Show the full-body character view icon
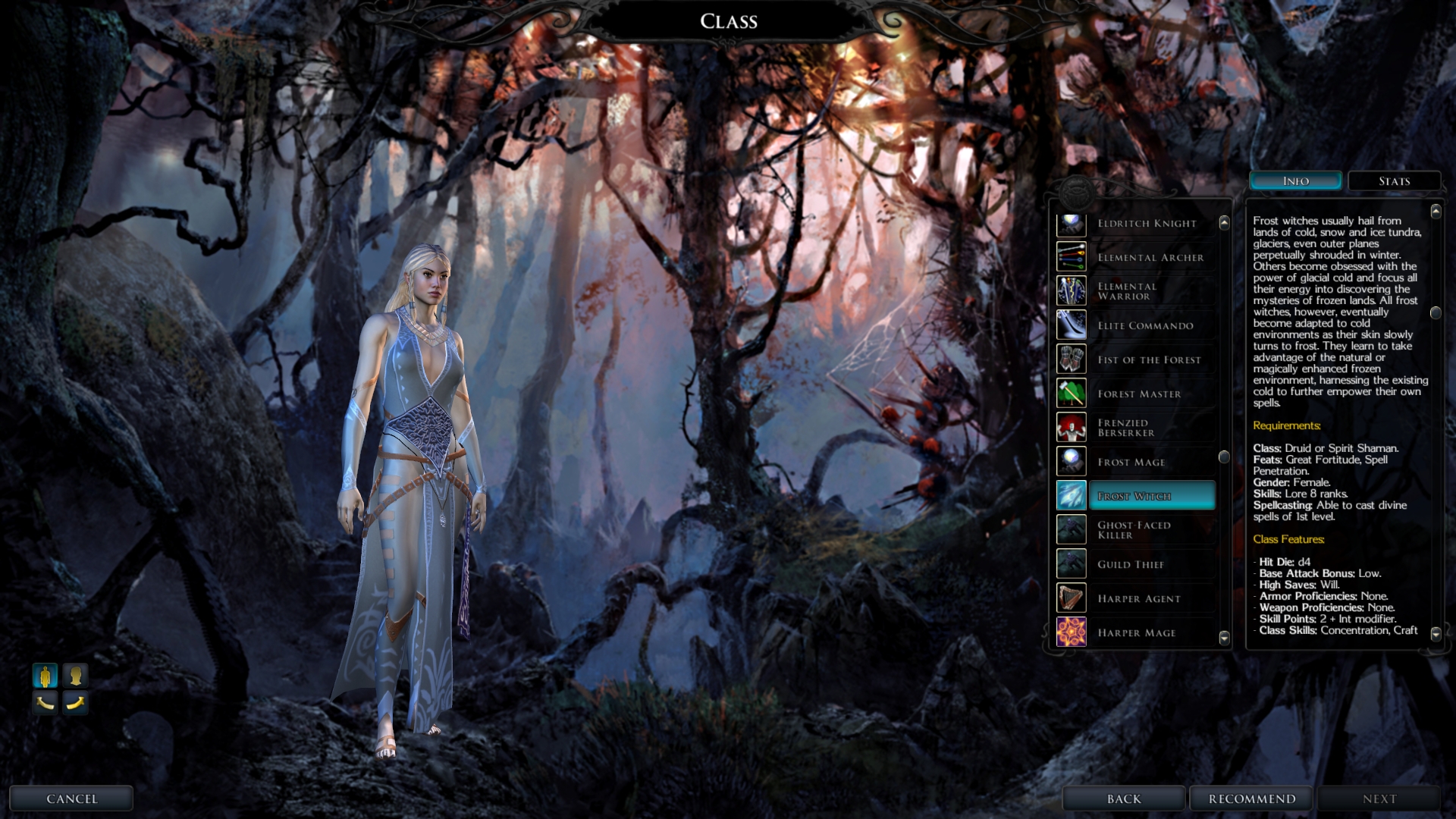Screen dimensions: 1456x819 point(45,675)
